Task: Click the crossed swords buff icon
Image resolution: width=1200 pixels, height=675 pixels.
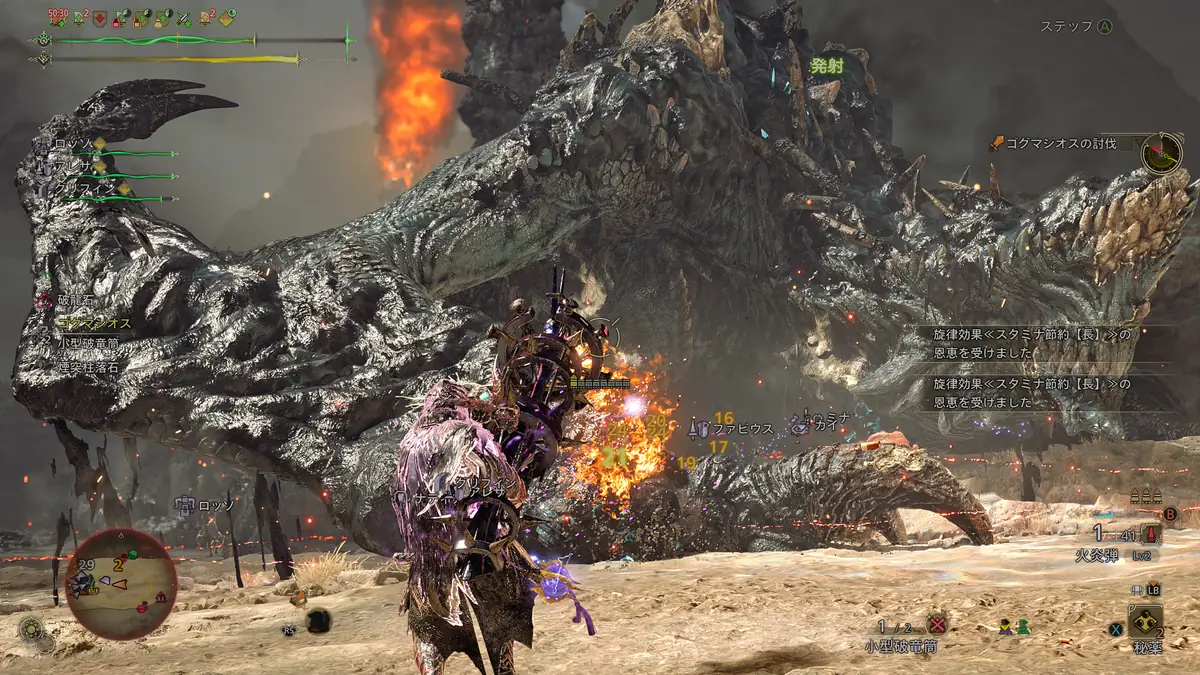Action: click(x=184, y=18)
